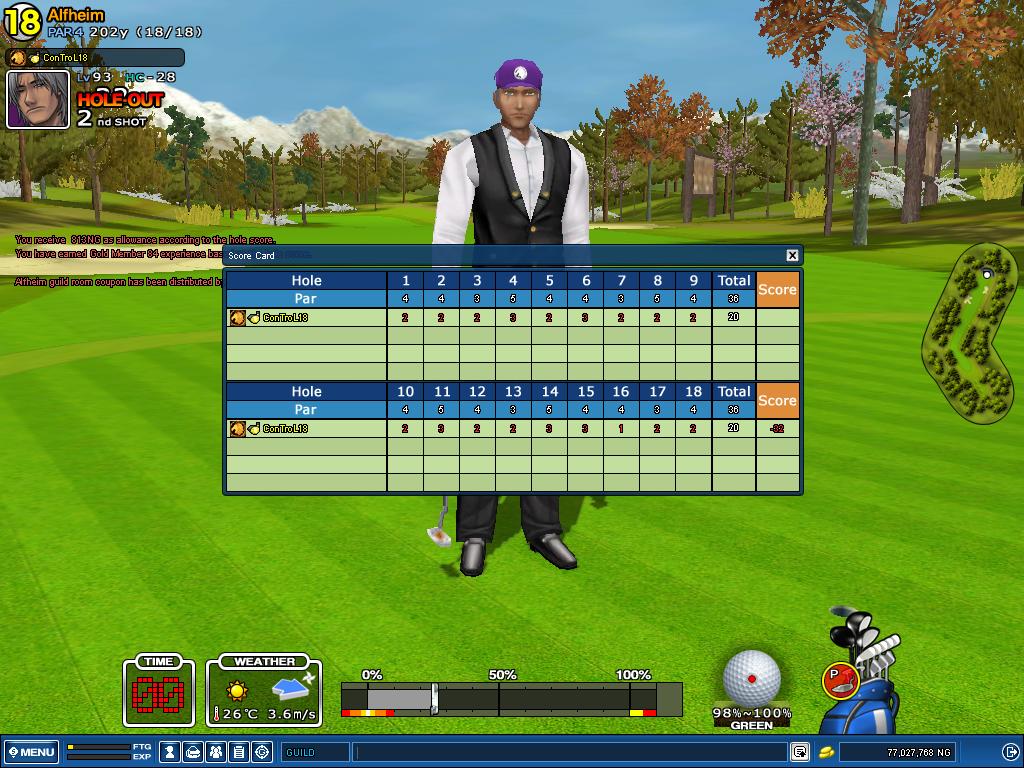This screenshot has height=768, width=1024.
Task: Focus the chat input field
Action: [x=570, y=752]
